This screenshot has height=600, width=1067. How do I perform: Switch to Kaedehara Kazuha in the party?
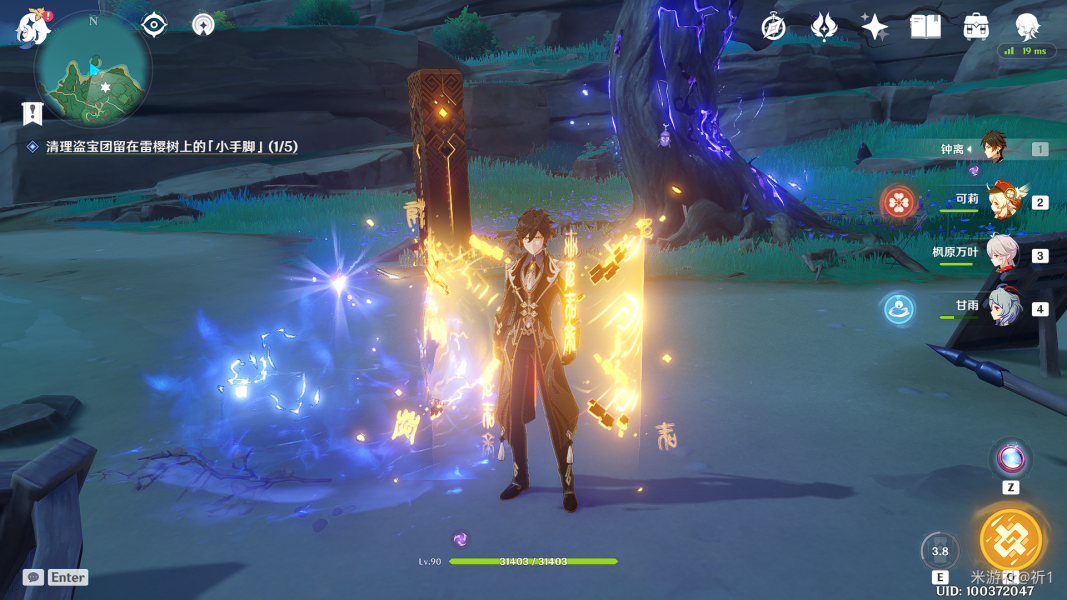coord(1003,254)
